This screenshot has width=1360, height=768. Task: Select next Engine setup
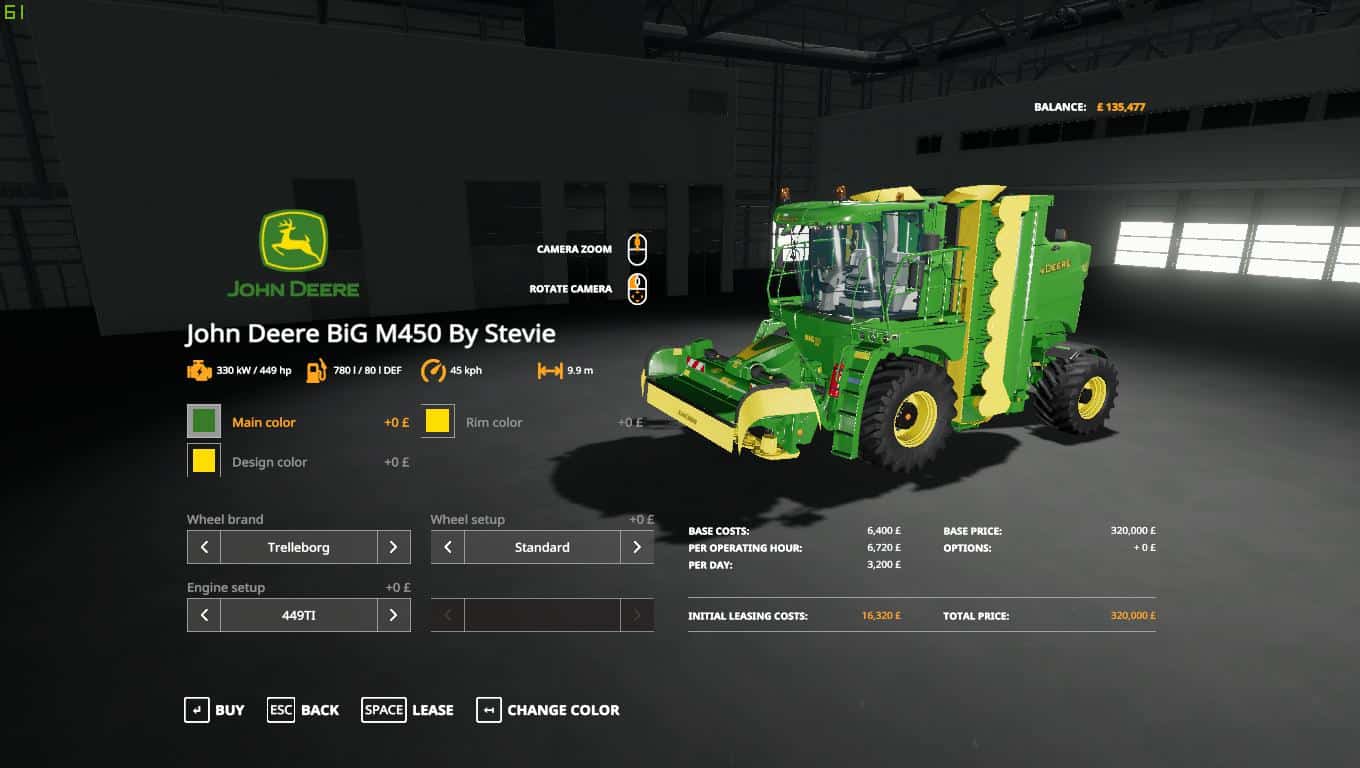393,615
